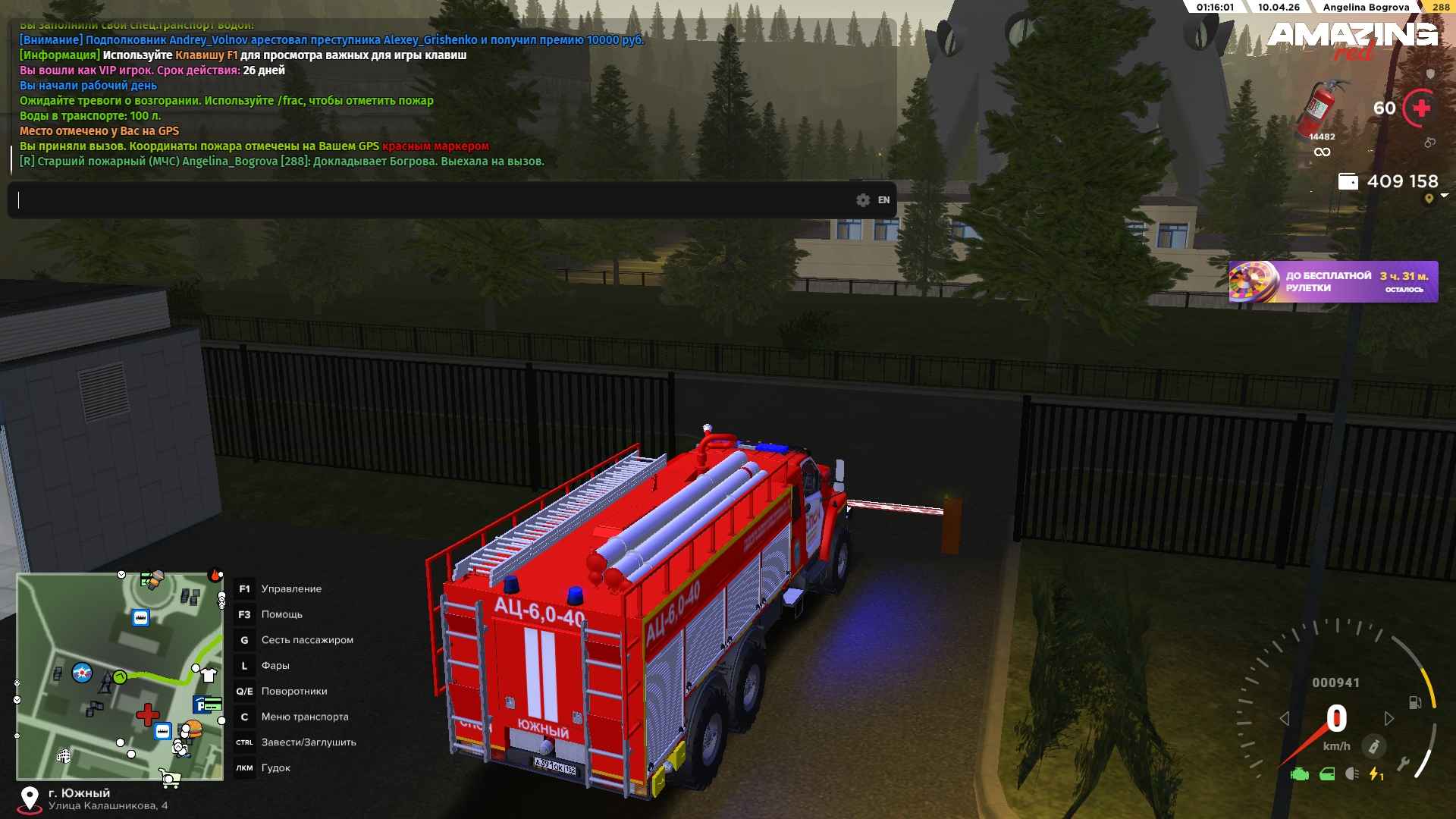Click into the chat message input field
The image size is (1456, 819).
432,200
